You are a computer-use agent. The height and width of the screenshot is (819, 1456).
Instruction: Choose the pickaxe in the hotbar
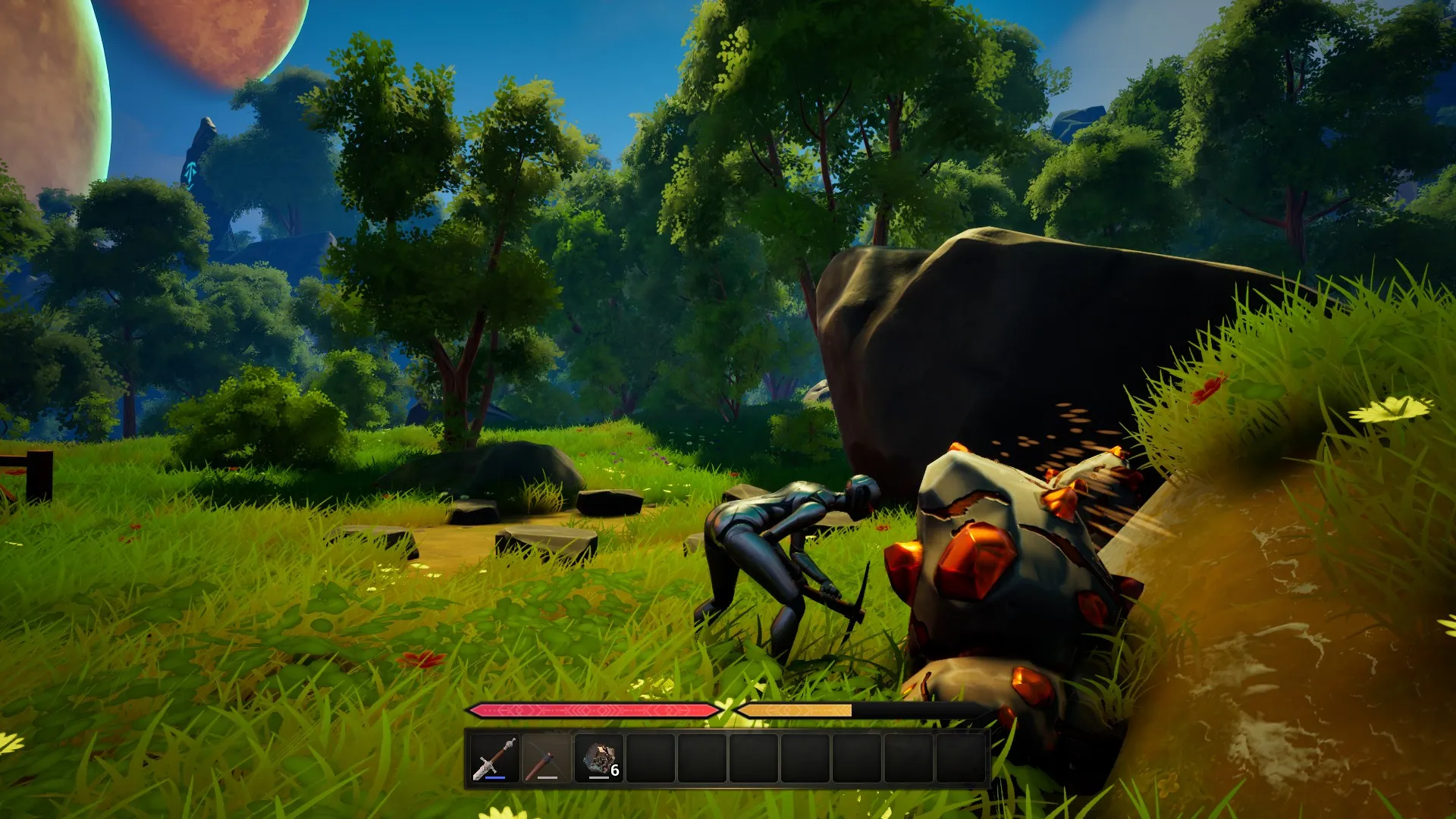[x=546, y=758]
